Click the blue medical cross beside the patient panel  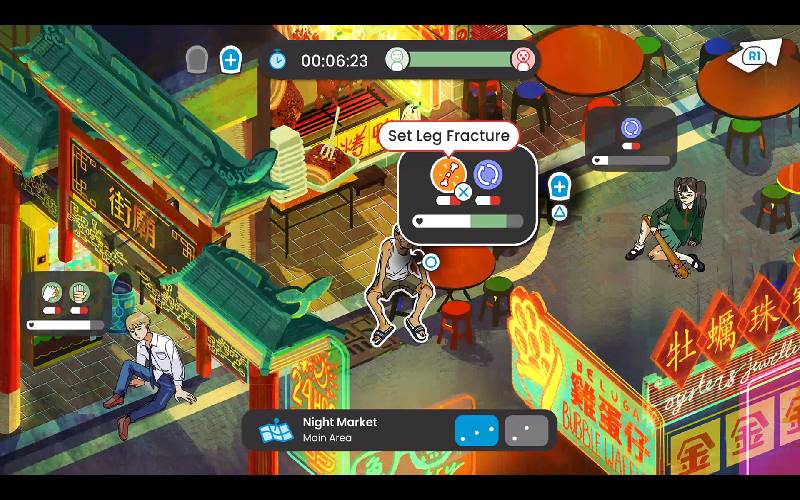click(x=559, y=186)
